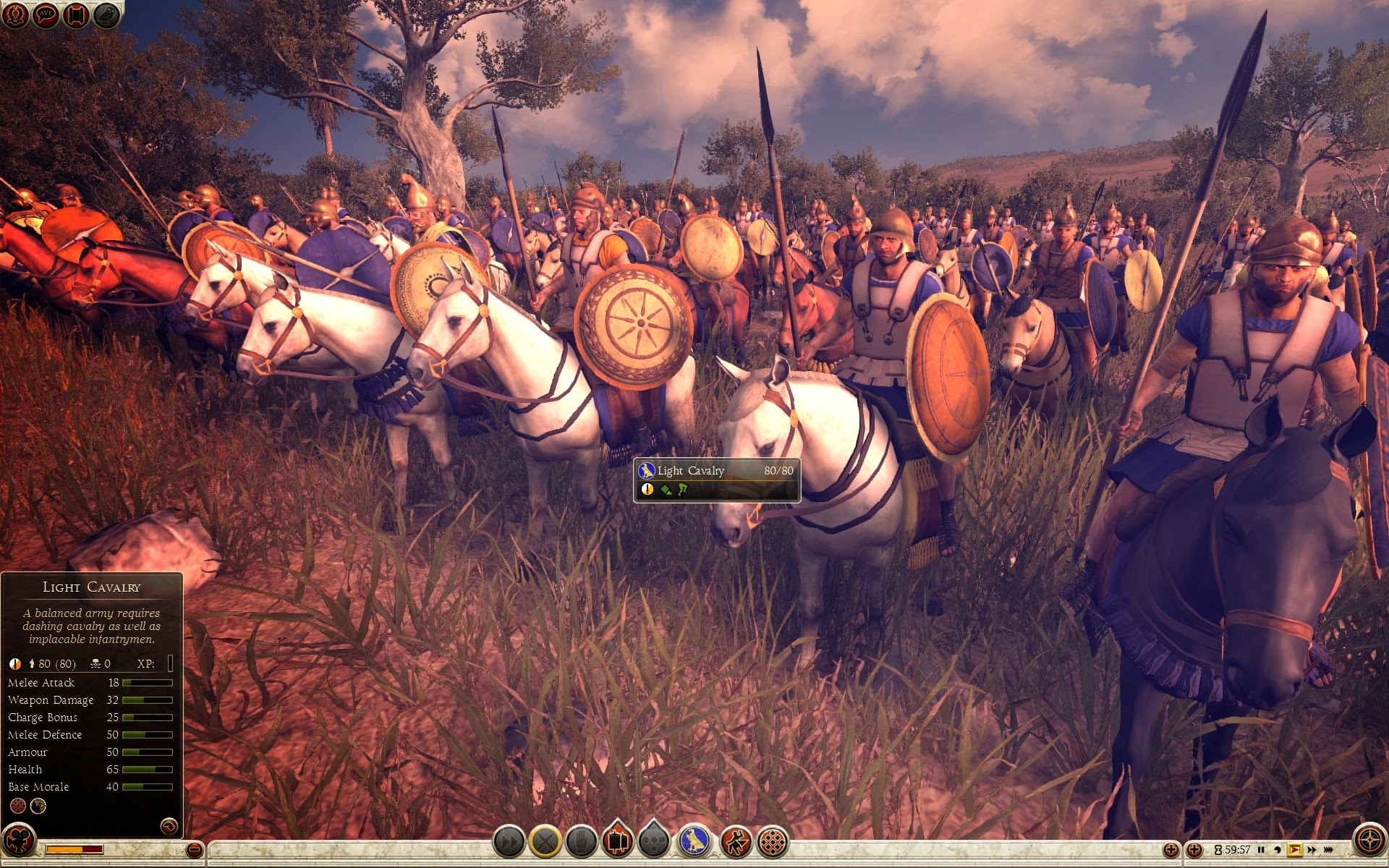Open the compass tactical map button
Image resolution: width=1389 pixels, height=868 pixels.
tap(1369, 841)
